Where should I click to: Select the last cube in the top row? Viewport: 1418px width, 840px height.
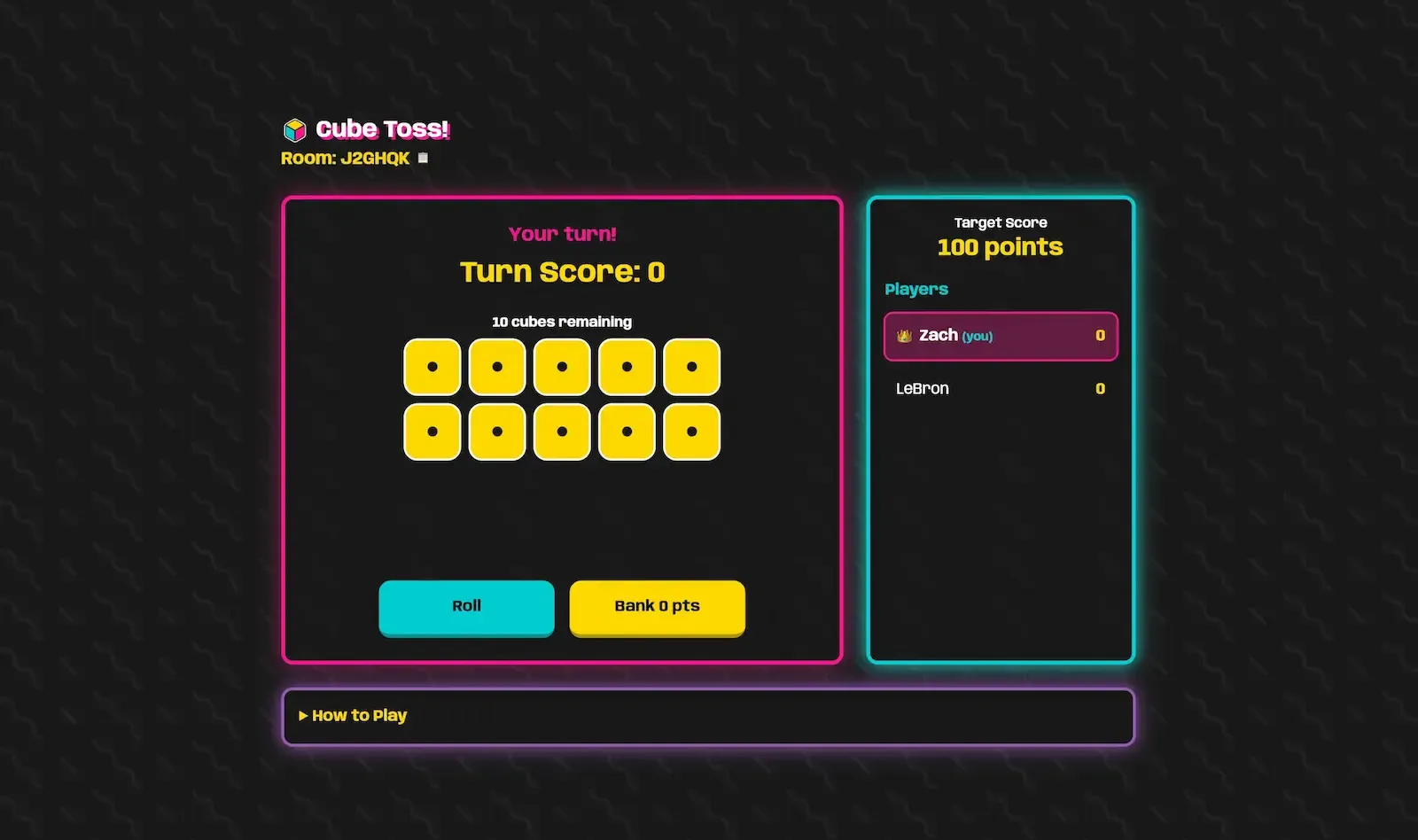(x=692, y=366)
